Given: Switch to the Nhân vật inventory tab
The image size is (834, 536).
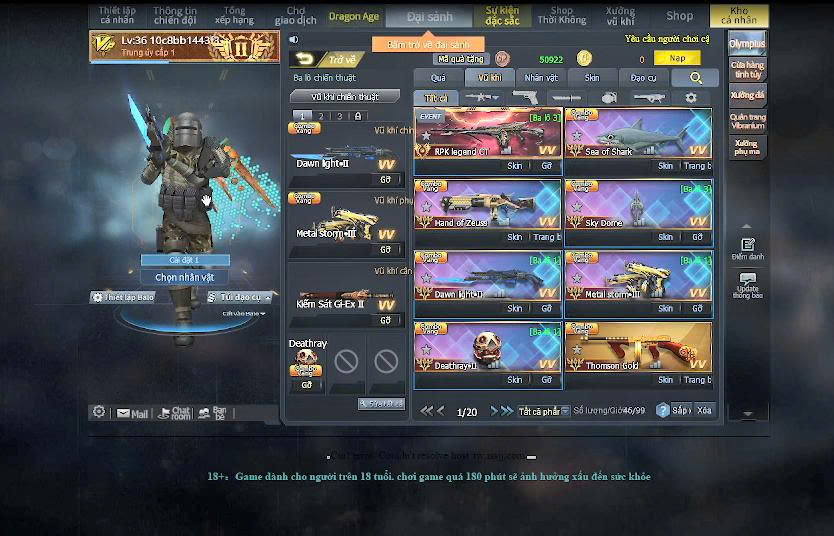Looking at the screenshot, I should [x=541, y=77].
